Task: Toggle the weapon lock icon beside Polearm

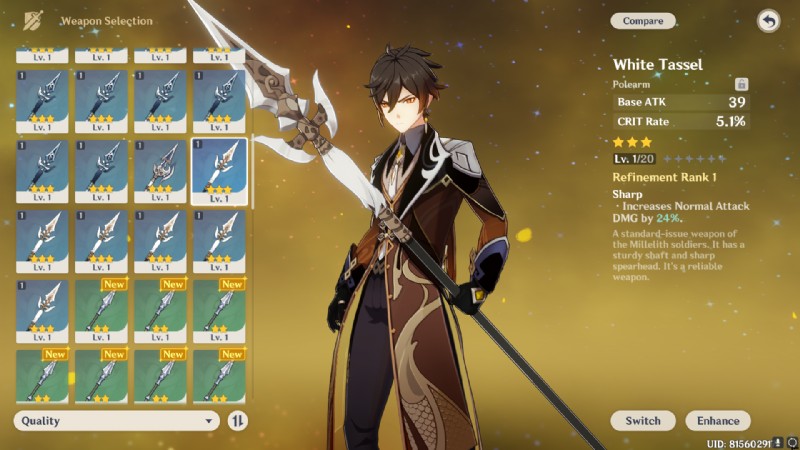Action: coord(741,85)
